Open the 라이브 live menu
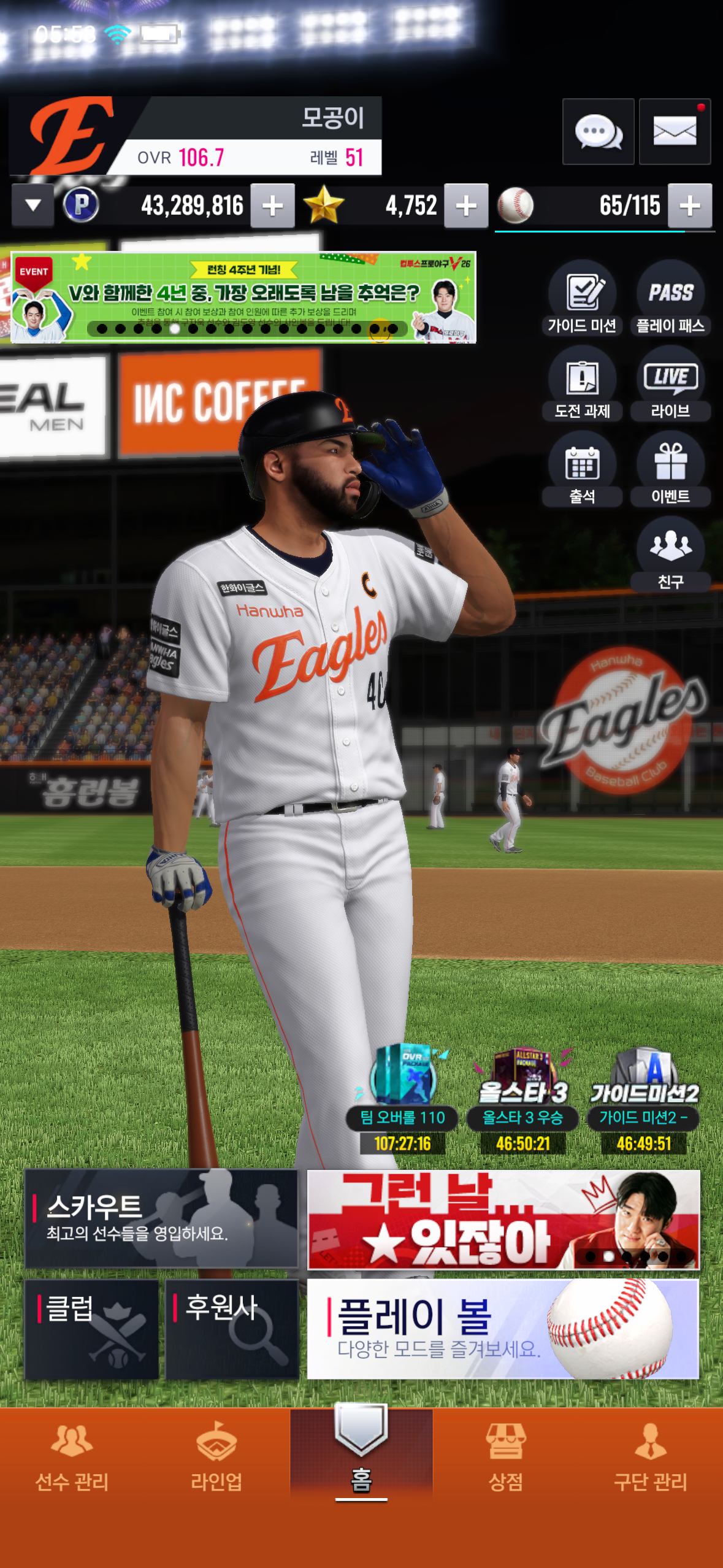This screenshot has width=723, height=1568. pos(670,385)
